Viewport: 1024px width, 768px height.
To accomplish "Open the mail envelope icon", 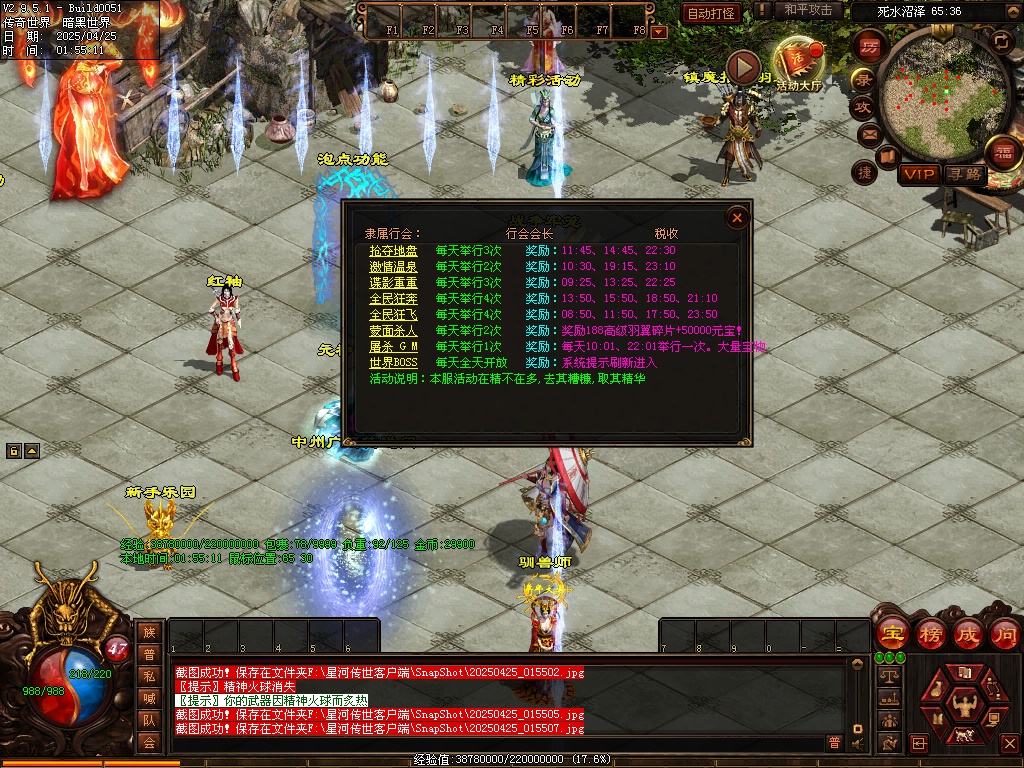I will click(868, 133).
